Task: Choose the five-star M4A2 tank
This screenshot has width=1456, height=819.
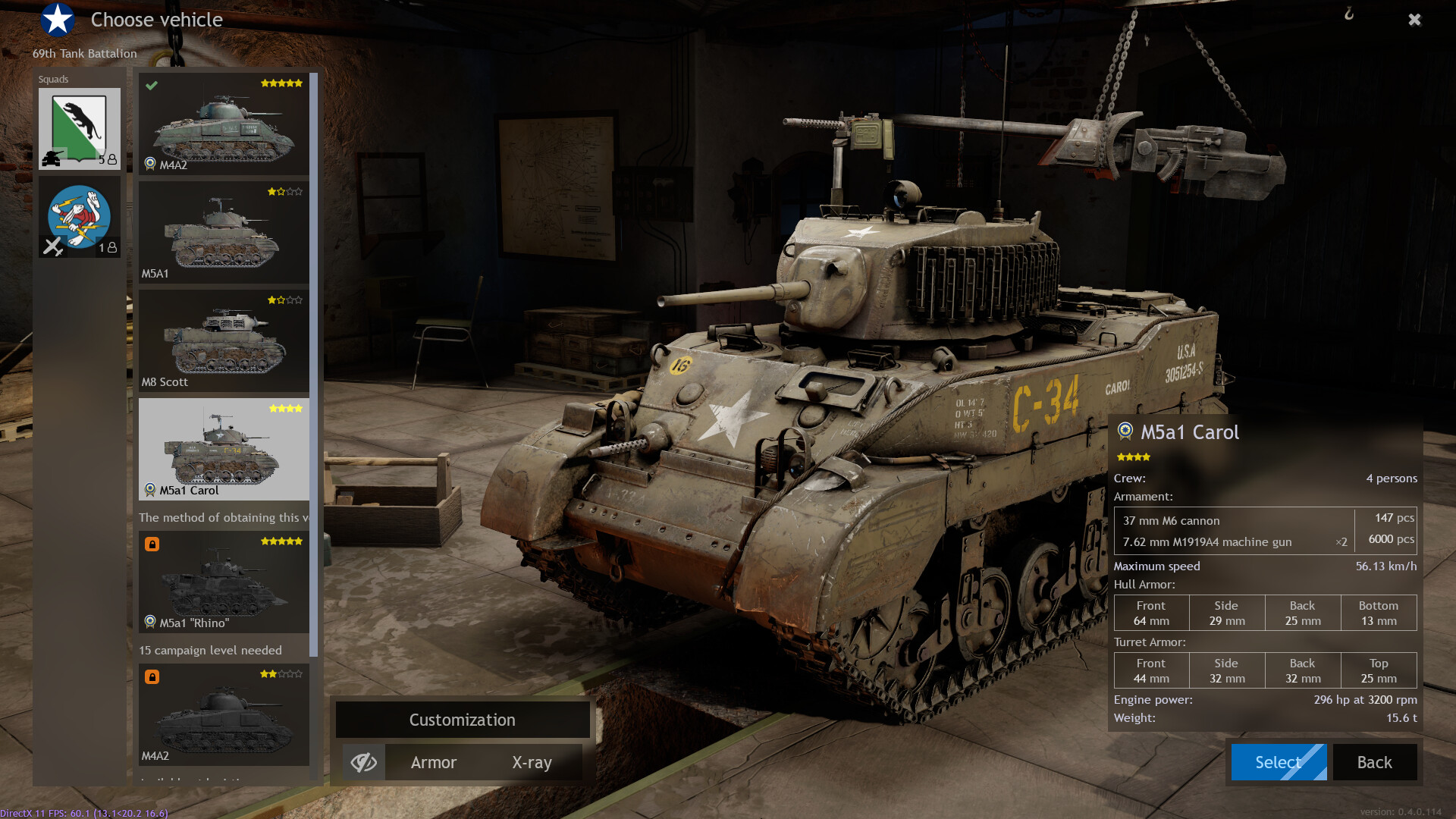Action: coord(224,124)
